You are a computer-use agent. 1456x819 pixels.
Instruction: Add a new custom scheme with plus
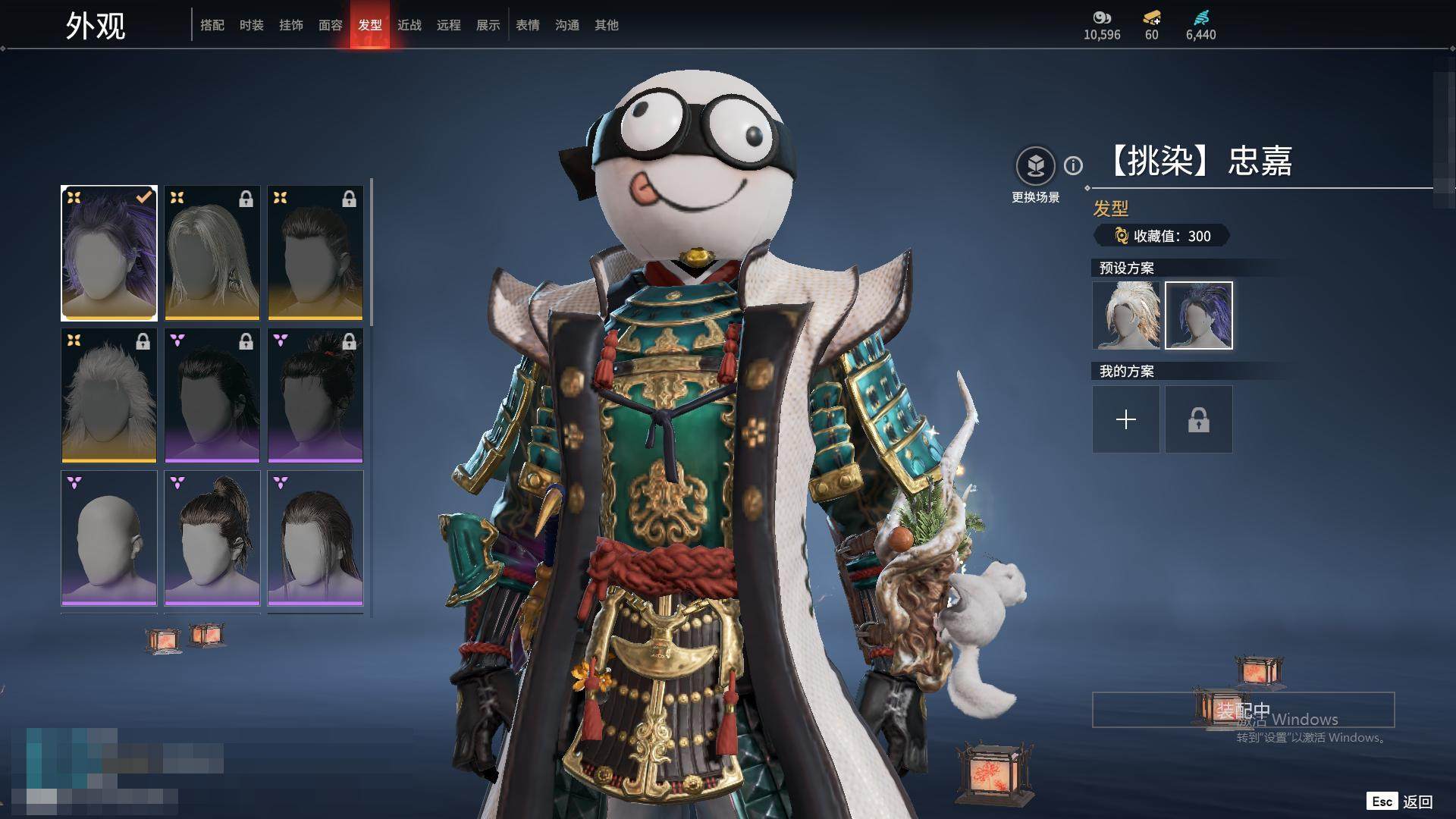pos(1126,419)
